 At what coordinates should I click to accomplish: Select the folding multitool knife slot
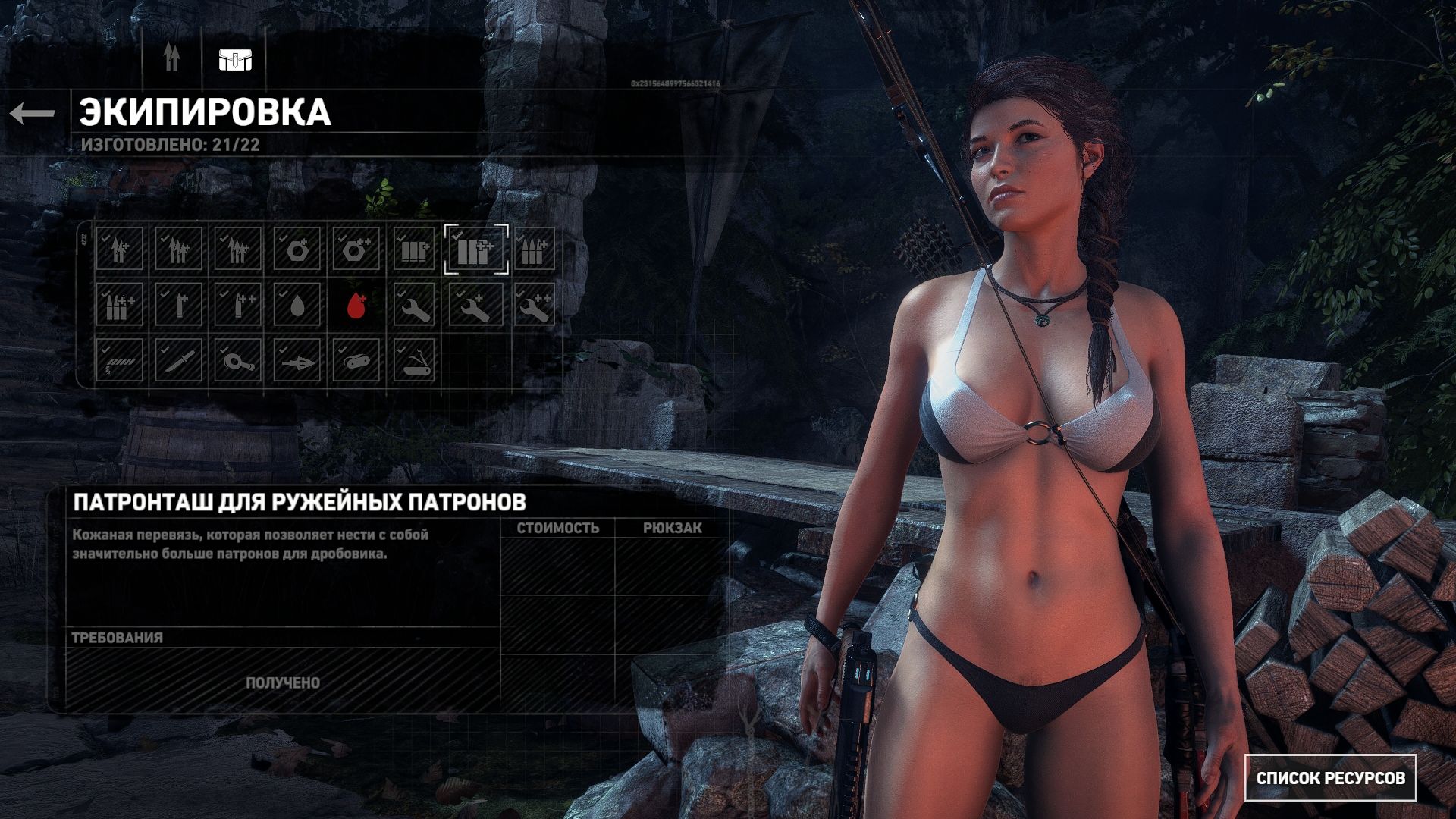pyautogui.click(x=415, y=360)
